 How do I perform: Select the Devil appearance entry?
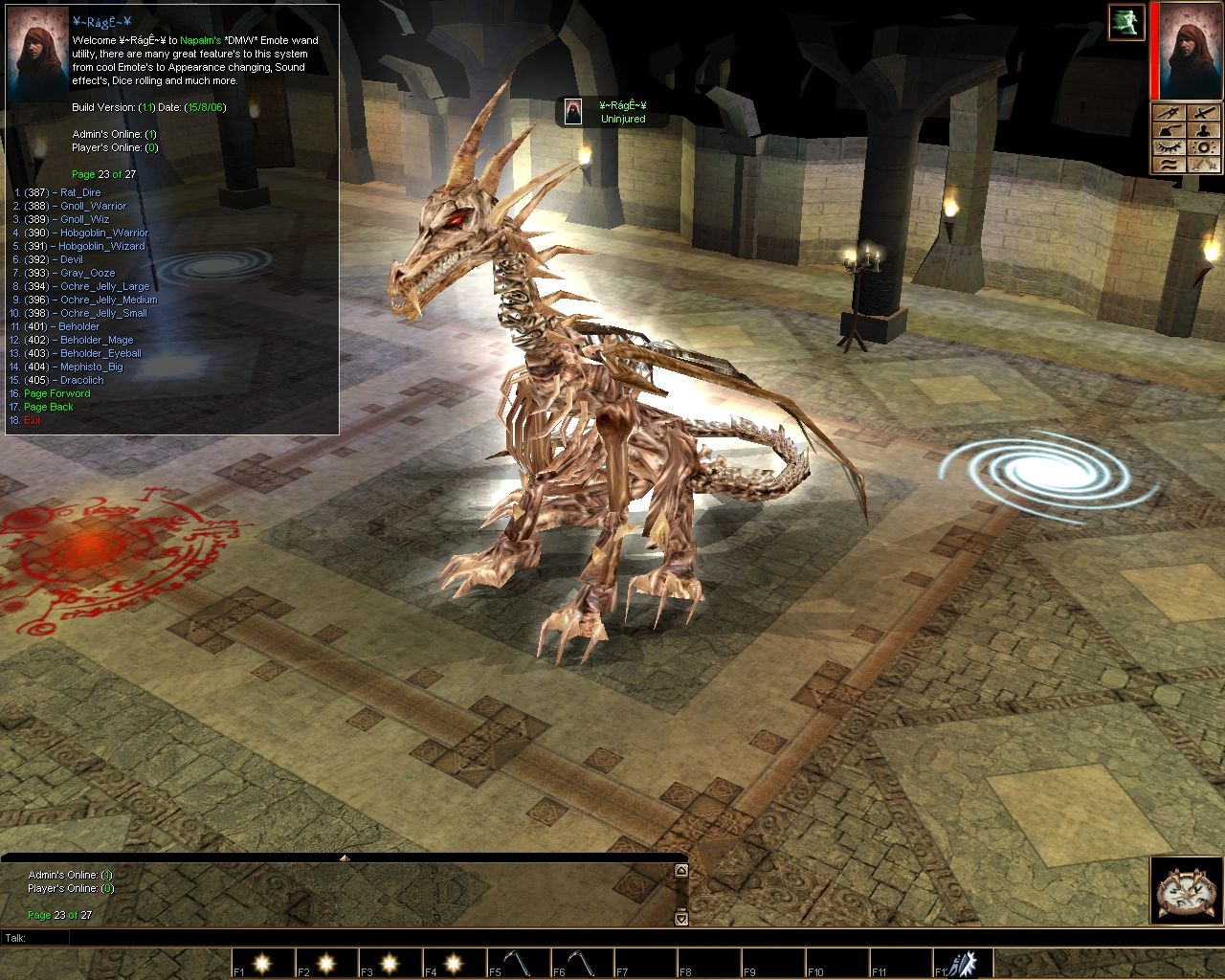pos(70,259)
